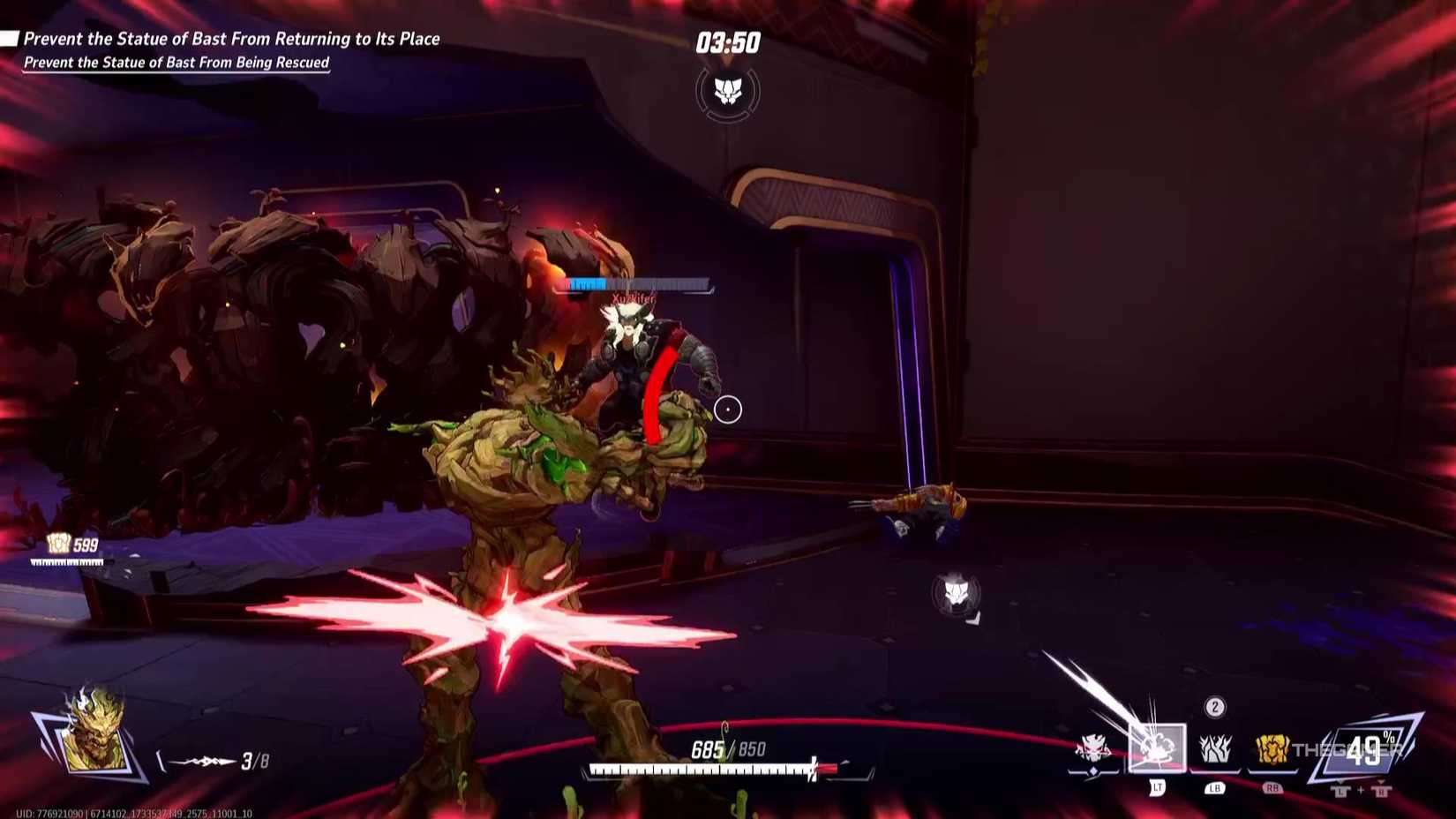Toggle the circled 2 charge counter
Viewport: 1456px width, 819px height.
coord(1213,706)
